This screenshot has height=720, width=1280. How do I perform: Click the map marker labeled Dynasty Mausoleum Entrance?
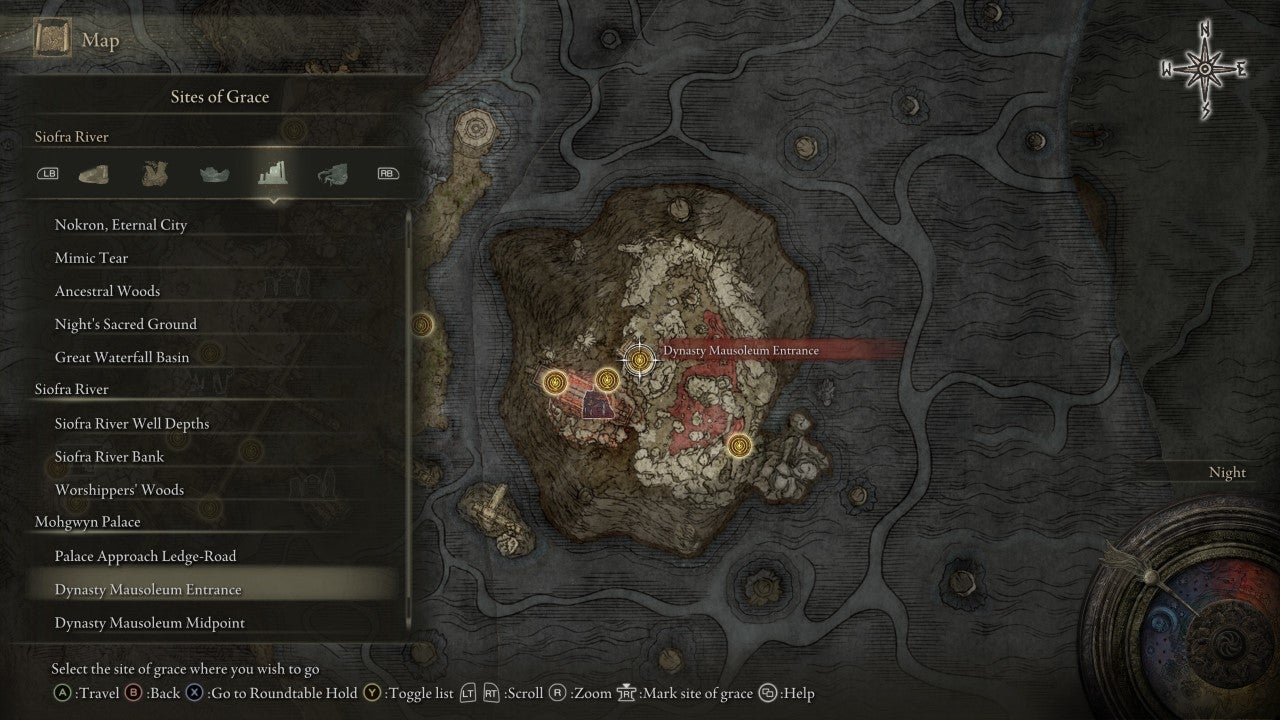[x=638, y=357]
